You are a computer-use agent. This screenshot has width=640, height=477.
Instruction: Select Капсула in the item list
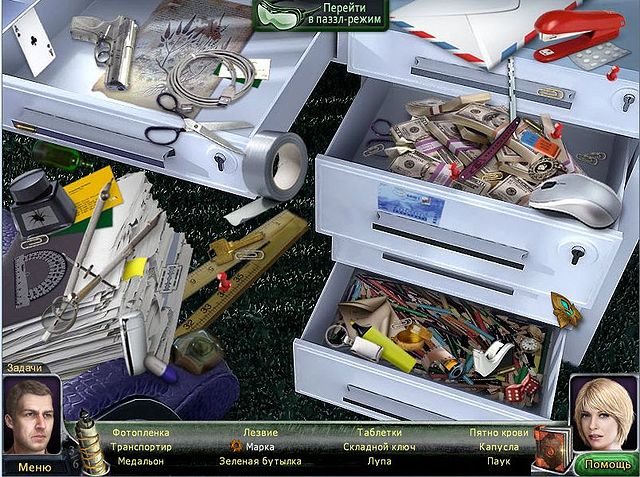pos(499,447)
